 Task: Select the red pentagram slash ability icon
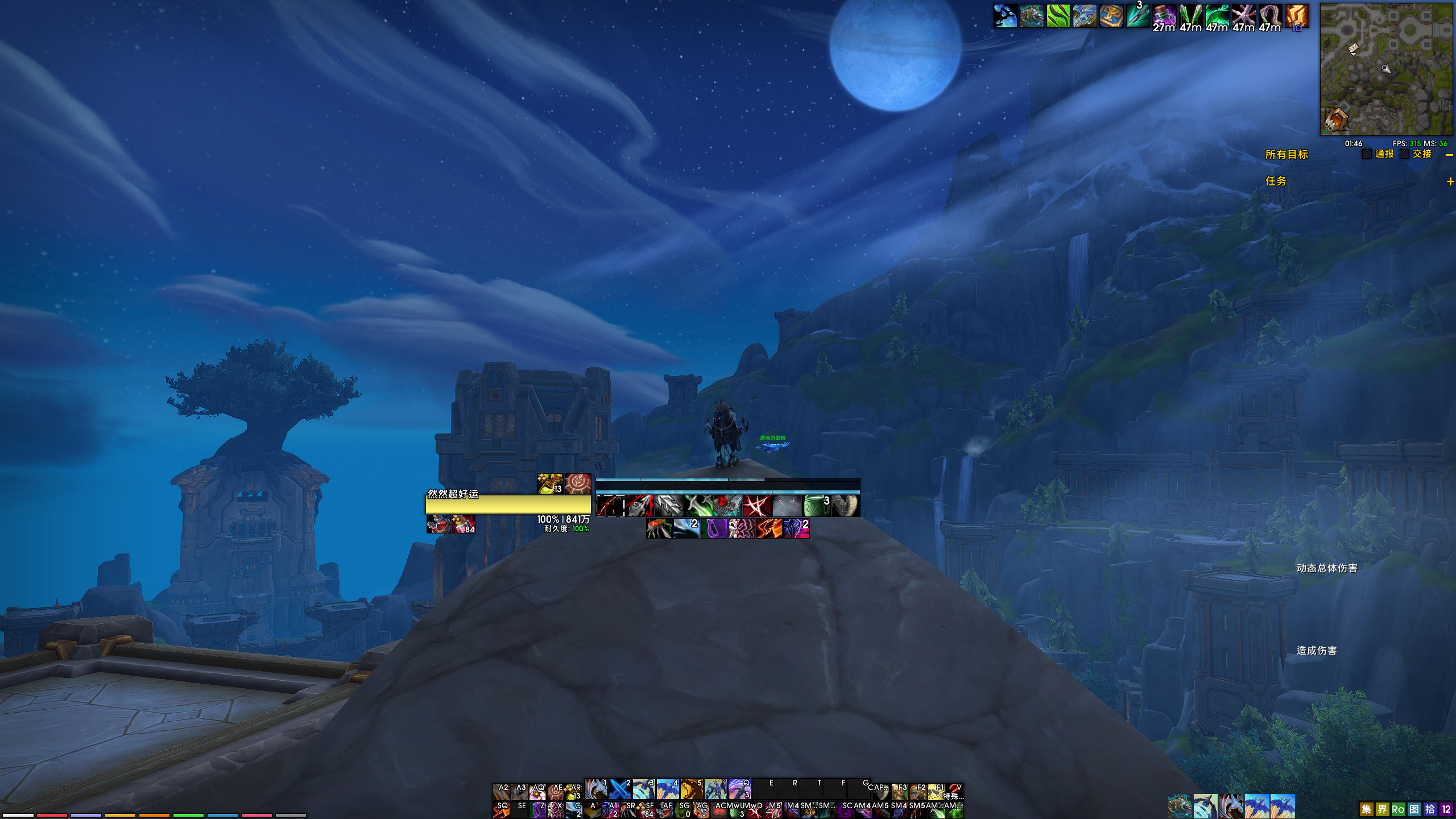(x=757, y=506)
